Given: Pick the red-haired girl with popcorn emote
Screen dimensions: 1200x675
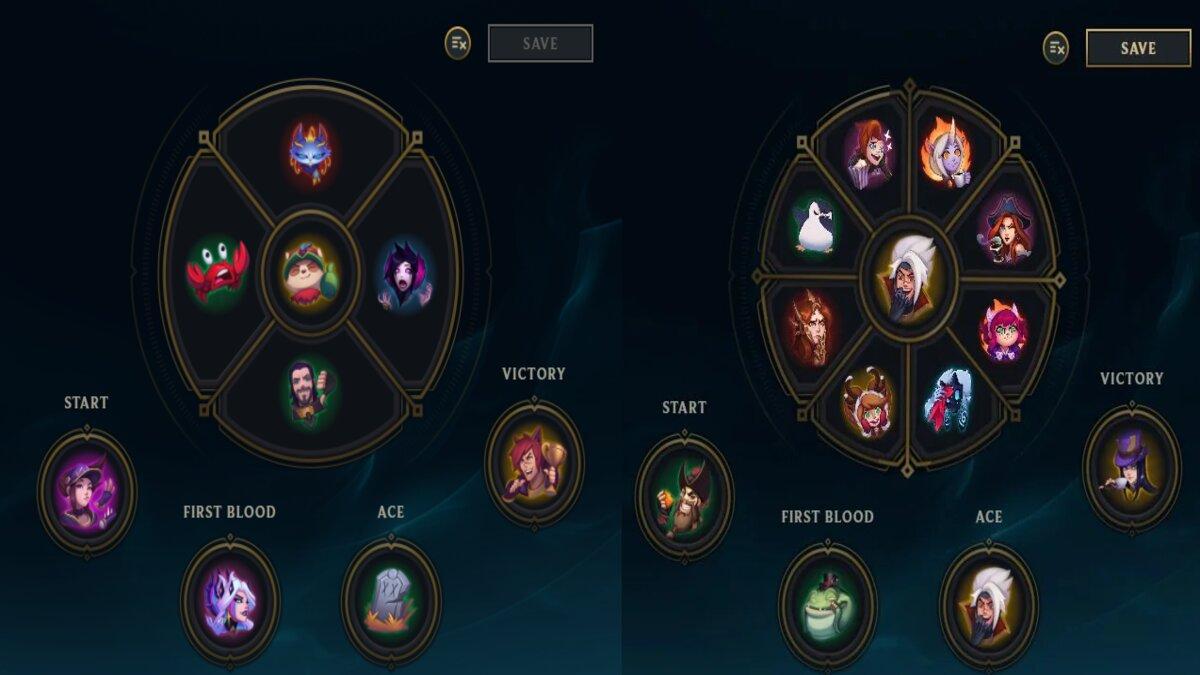Looking at the screenshot, I should tap(868, 153).
